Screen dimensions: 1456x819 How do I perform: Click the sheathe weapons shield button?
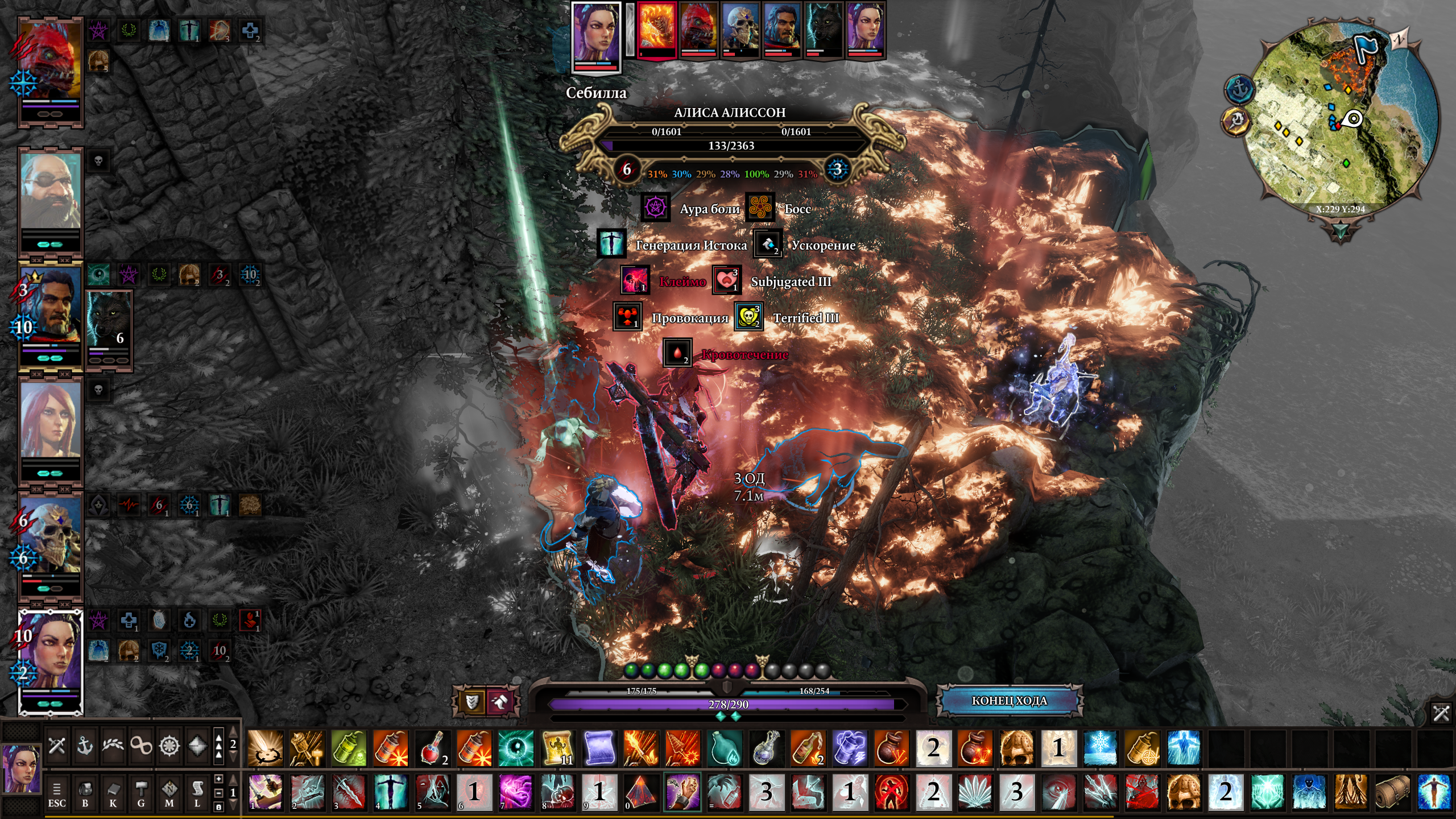(471, 702)
